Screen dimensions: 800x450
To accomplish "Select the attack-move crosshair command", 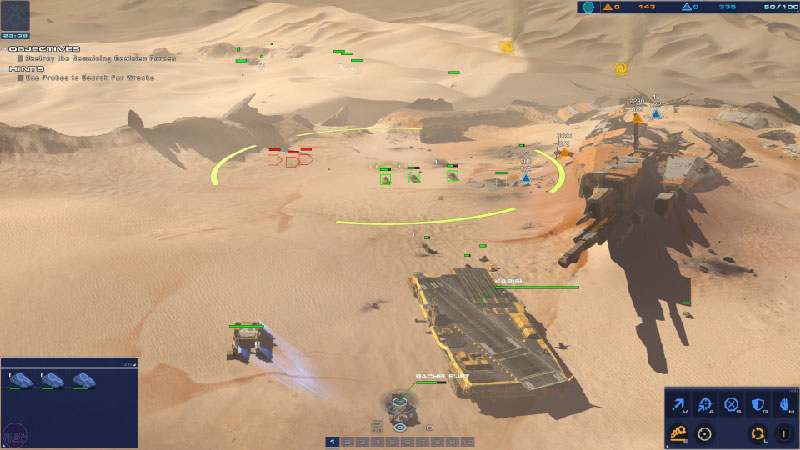I will 706,405.
